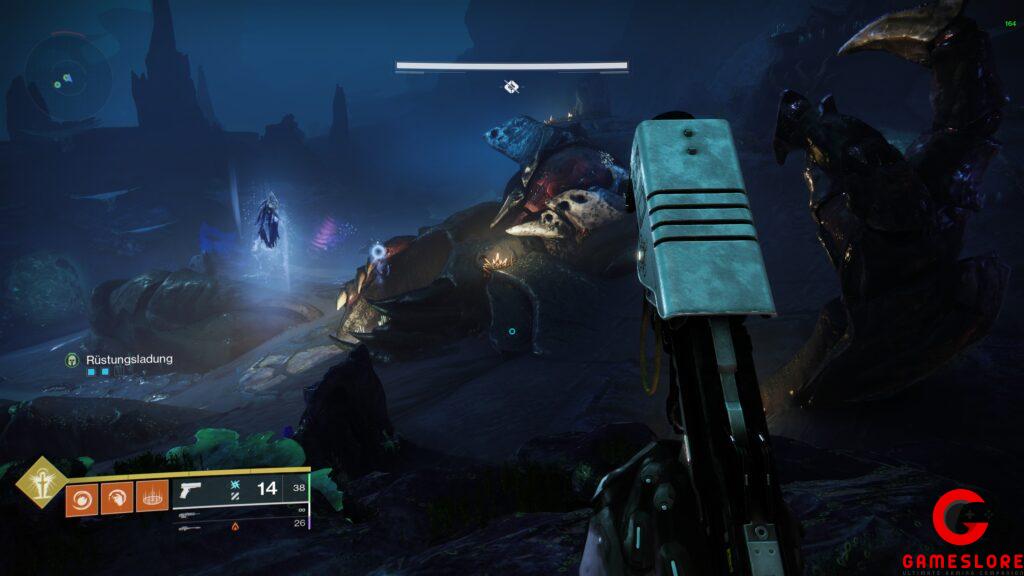Trigger the orange fist melee ability
Viewport: 1024px width, 576px height.
(x=117, y=497)
